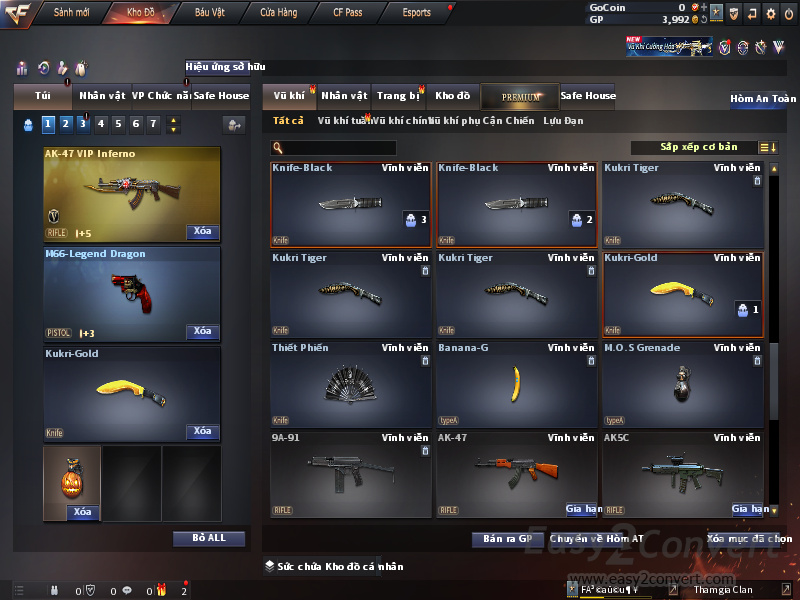800x600 pixels.
Task: Sell item with Bán ra GP
Action: click(507, 539)
